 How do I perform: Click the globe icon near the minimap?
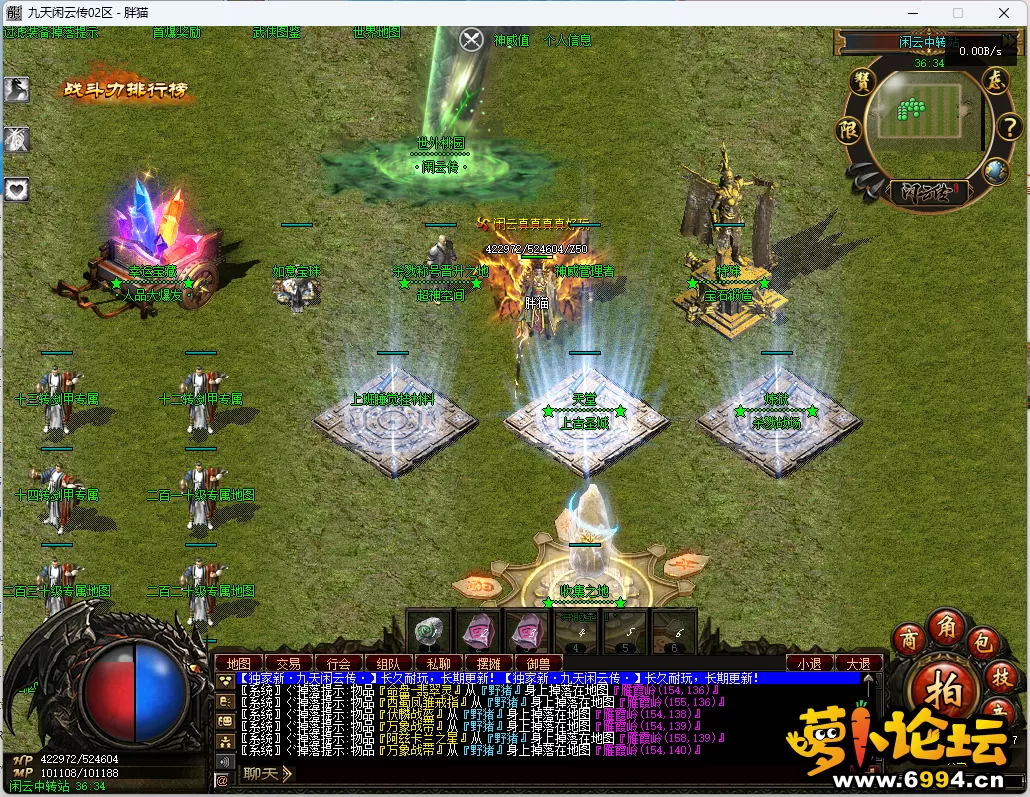click(995, 171)
